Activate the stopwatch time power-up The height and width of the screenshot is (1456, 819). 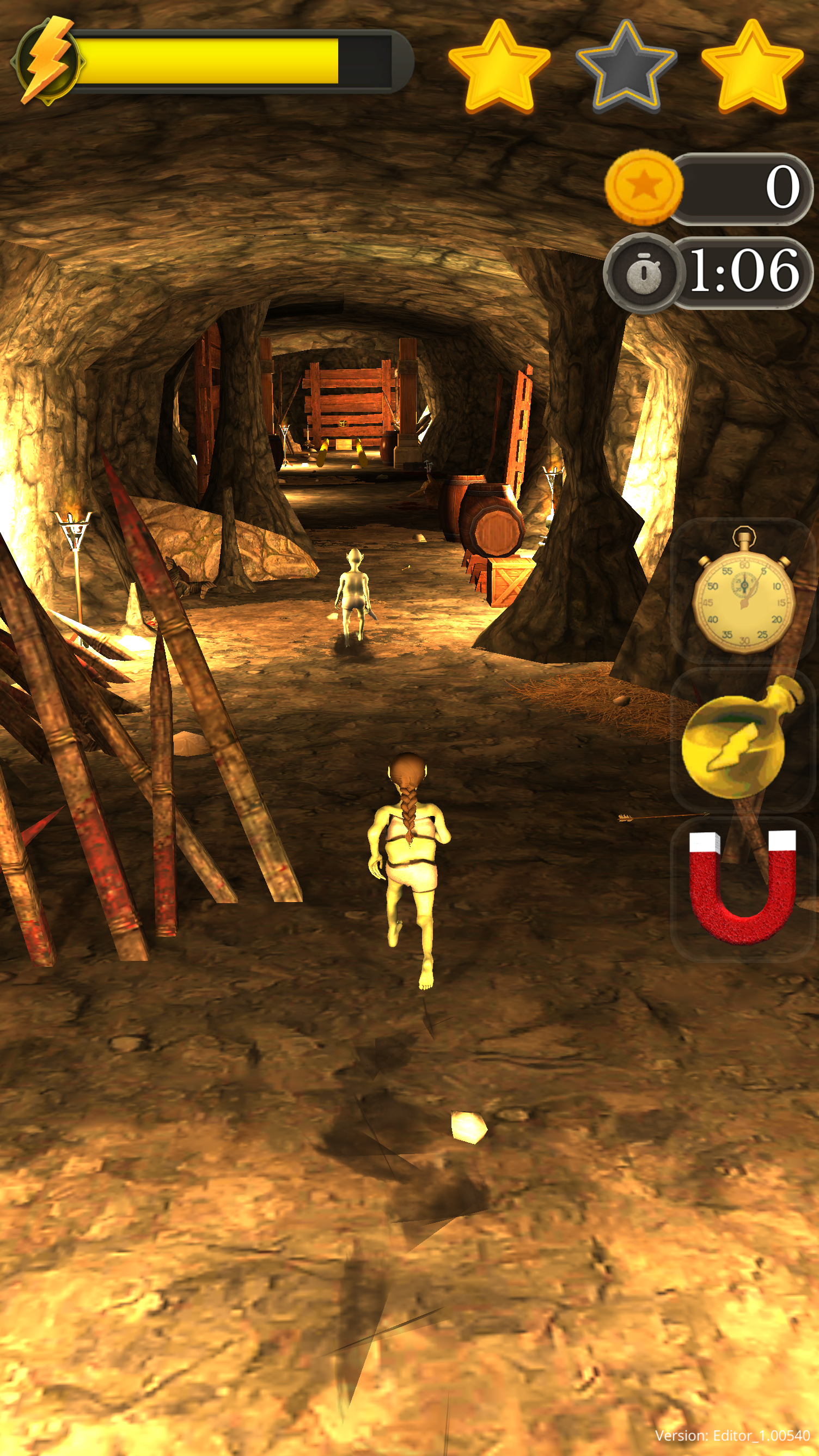coord(743,591)
